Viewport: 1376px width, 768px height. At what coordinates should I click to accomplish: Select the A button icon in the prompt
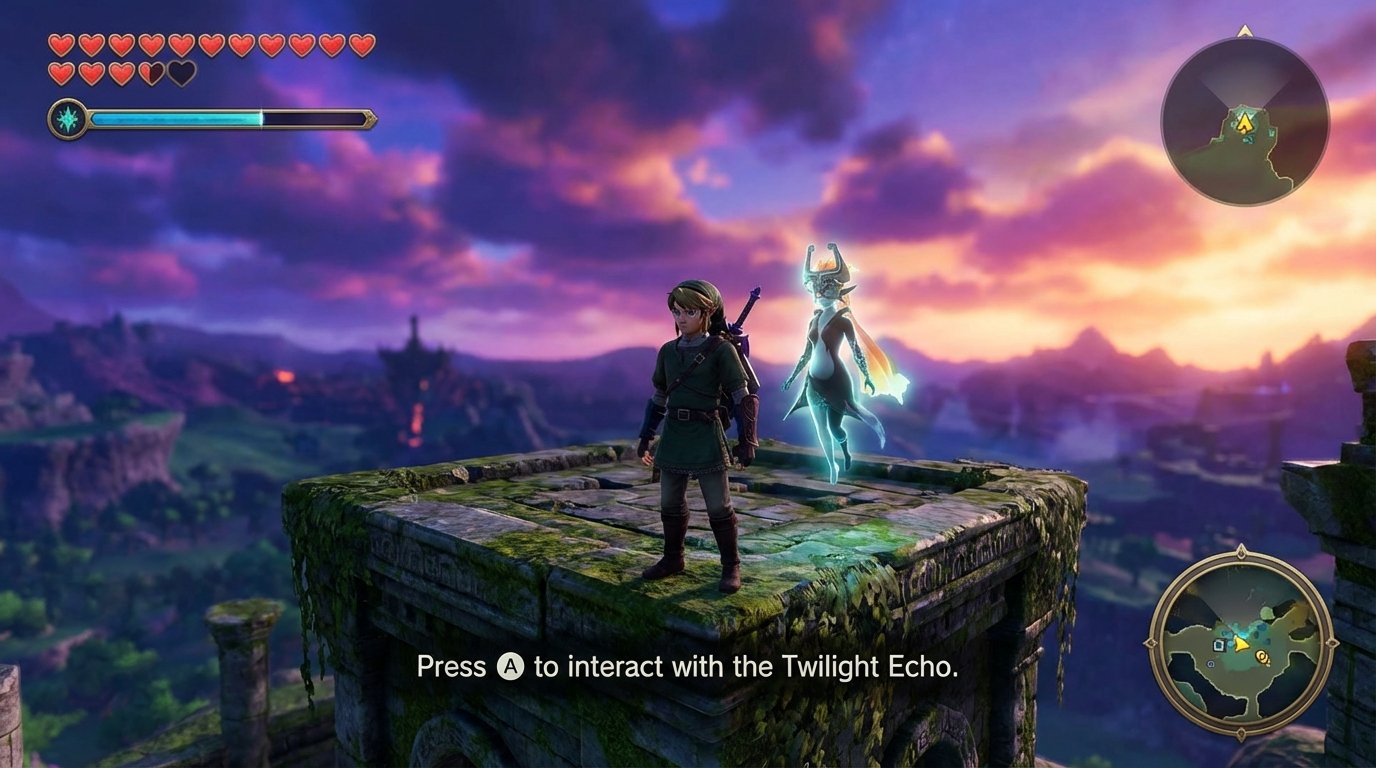tap(510, 666)
